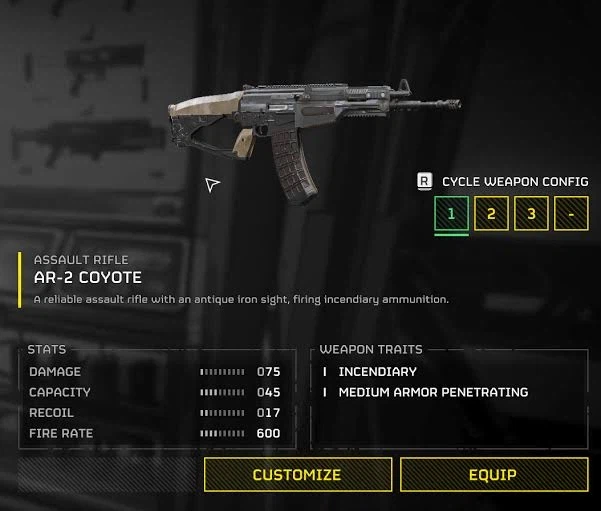Switch to weapon config 2
The image size is (601, 511).
[491, 214]
